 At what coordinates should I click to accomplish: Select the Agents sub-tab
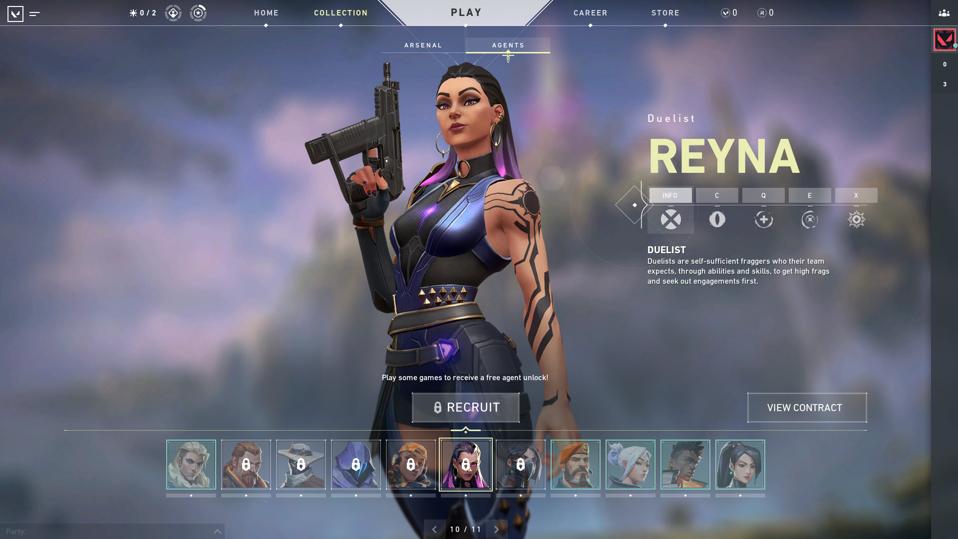coord(508,45)
